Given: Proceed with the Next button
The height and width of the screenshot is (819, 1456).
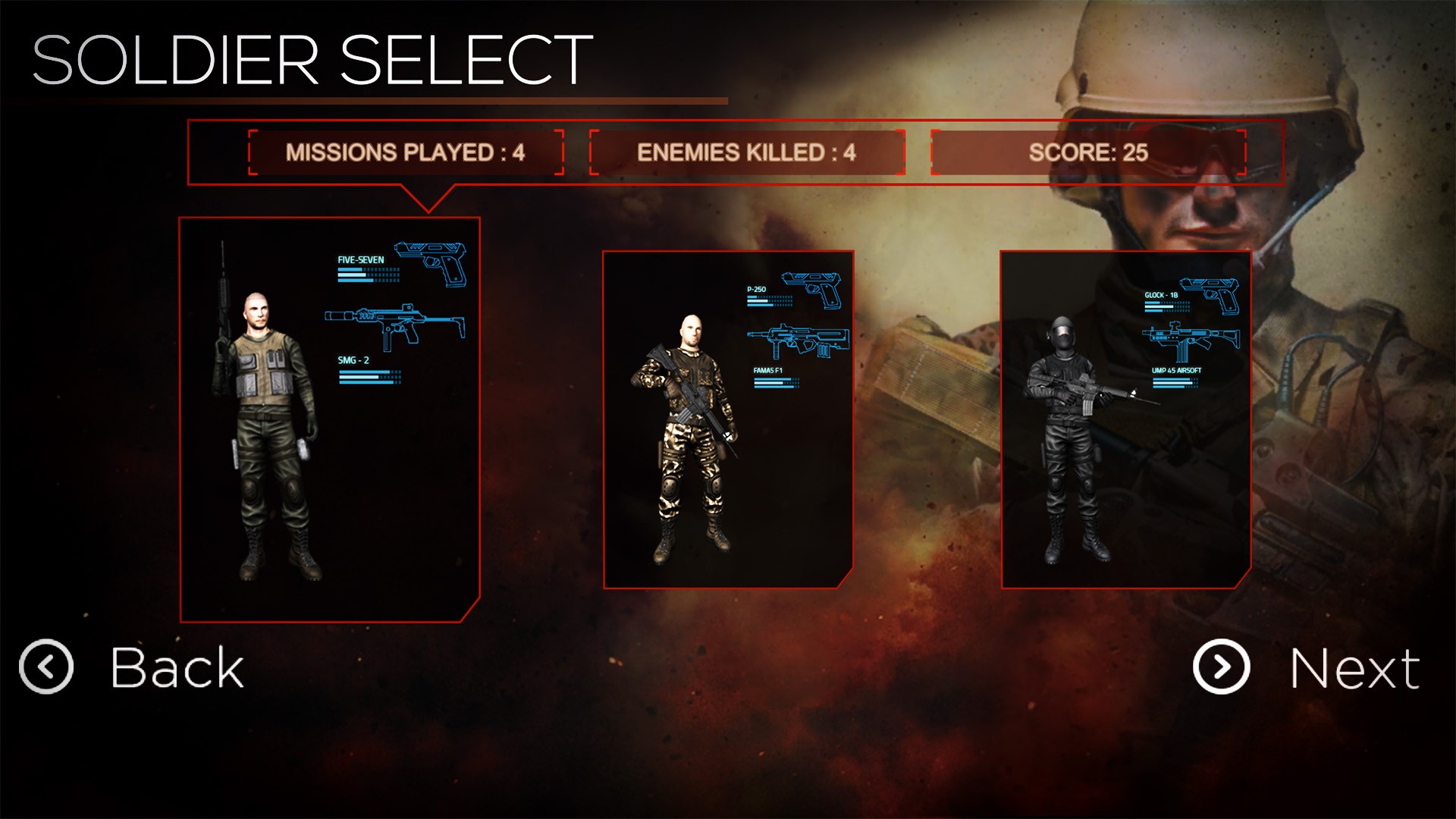Looking at the screenshot, I should click(x=1306, y=667).
